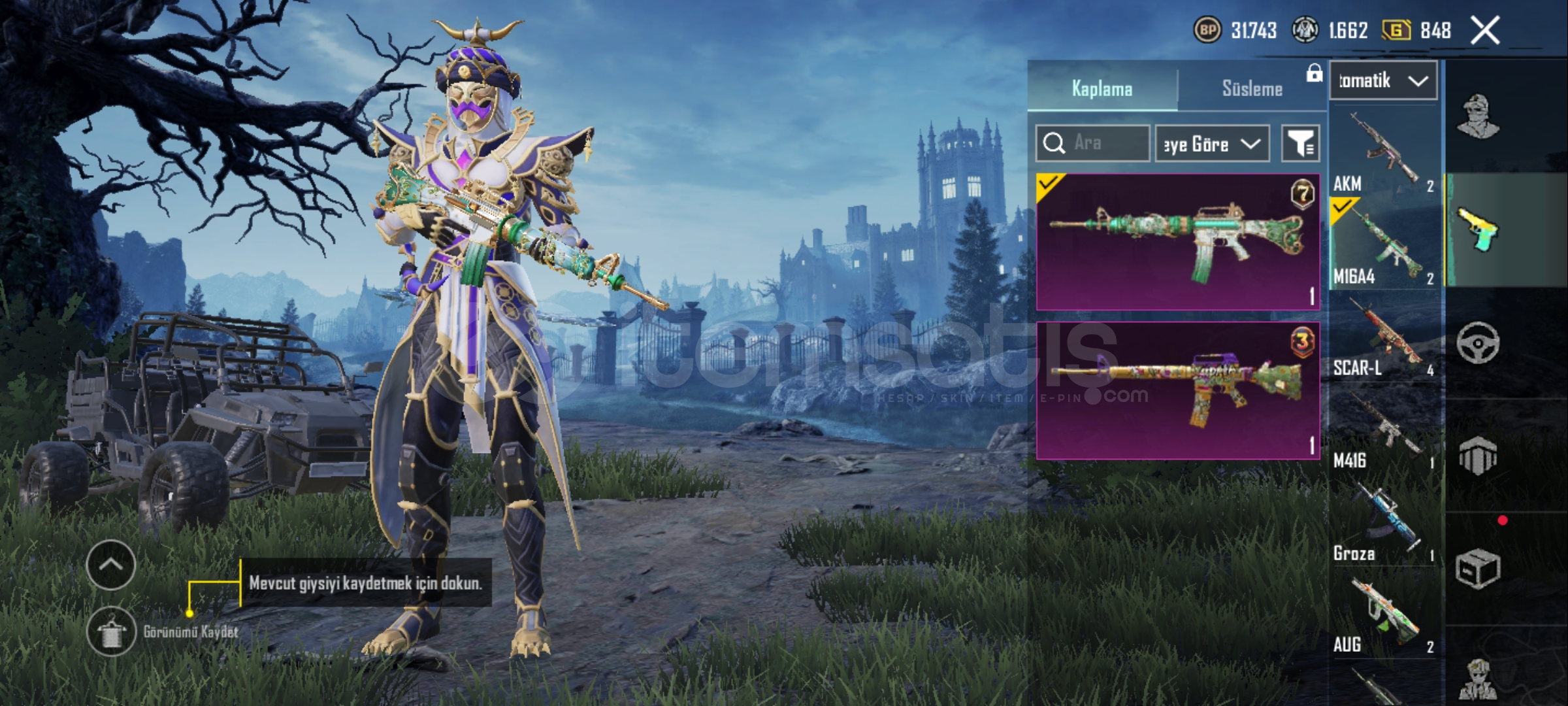
Task: Open the sort-by dropdown next to search
Action: click(x=1212, y=143)
